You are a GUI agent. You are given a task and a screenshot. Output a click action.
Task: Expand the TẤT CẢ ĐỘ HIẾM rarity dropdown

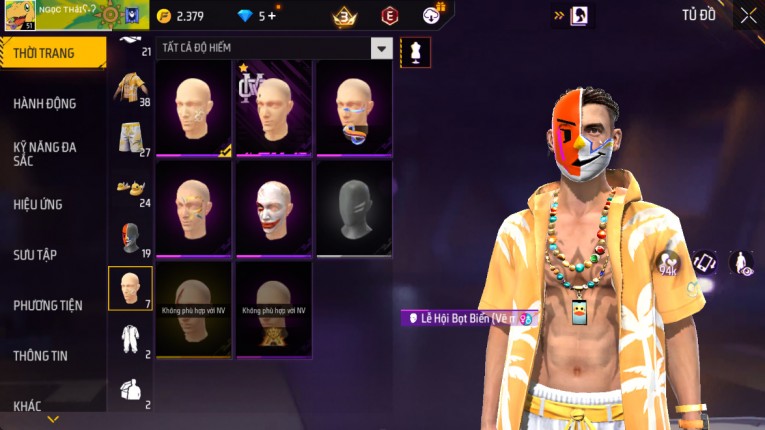click(381, 48)
